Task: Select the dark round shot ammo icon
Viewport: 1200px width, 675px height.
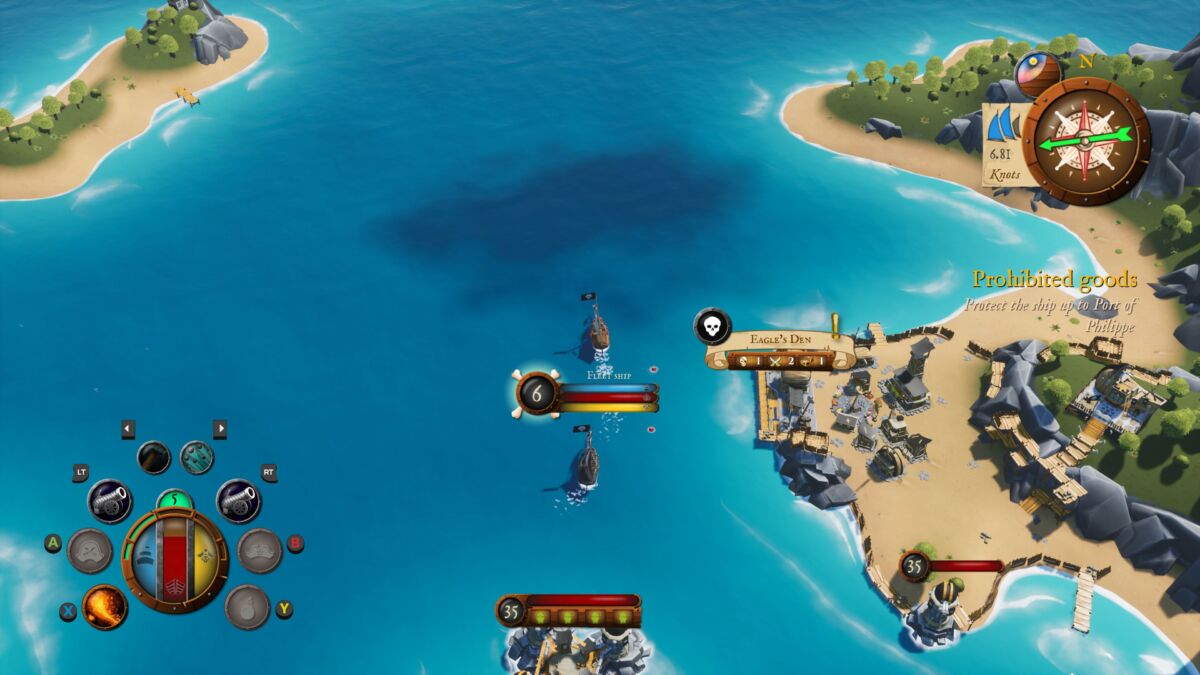Action: click(x=154, y=457)
